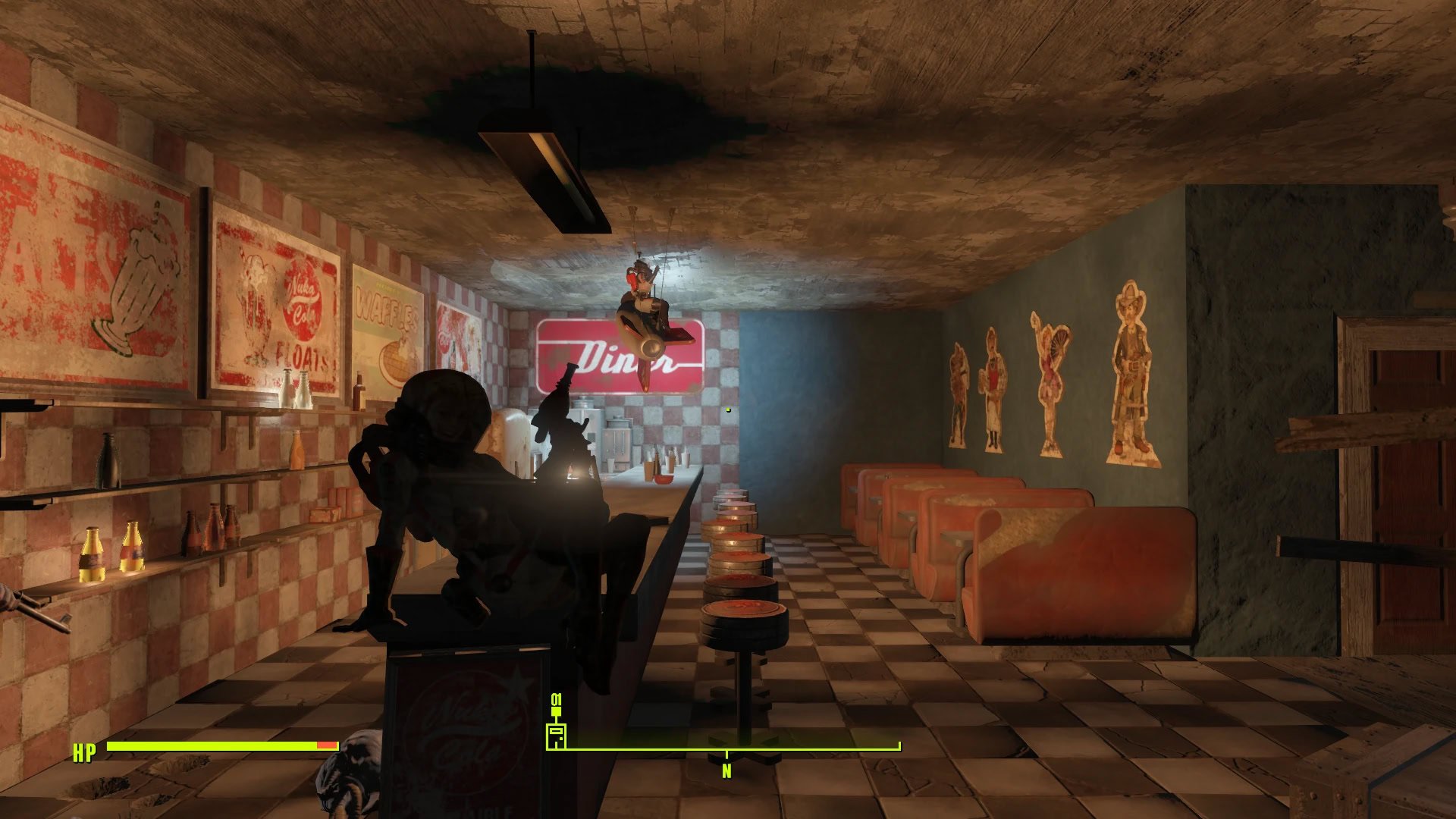Select the compass bar's north indicator

point(726,770)
